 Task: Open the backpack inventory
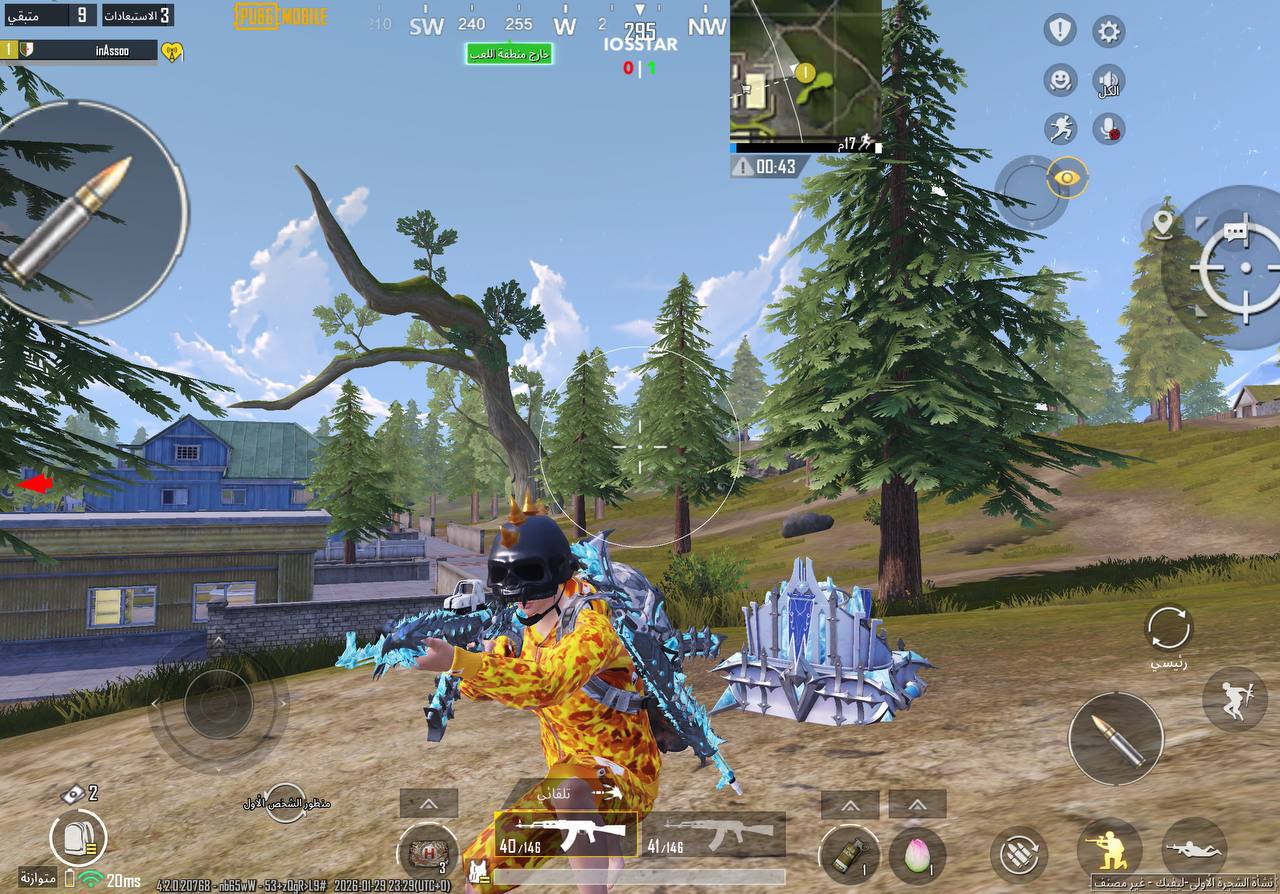pyautogui.click(x=78, y=836)
